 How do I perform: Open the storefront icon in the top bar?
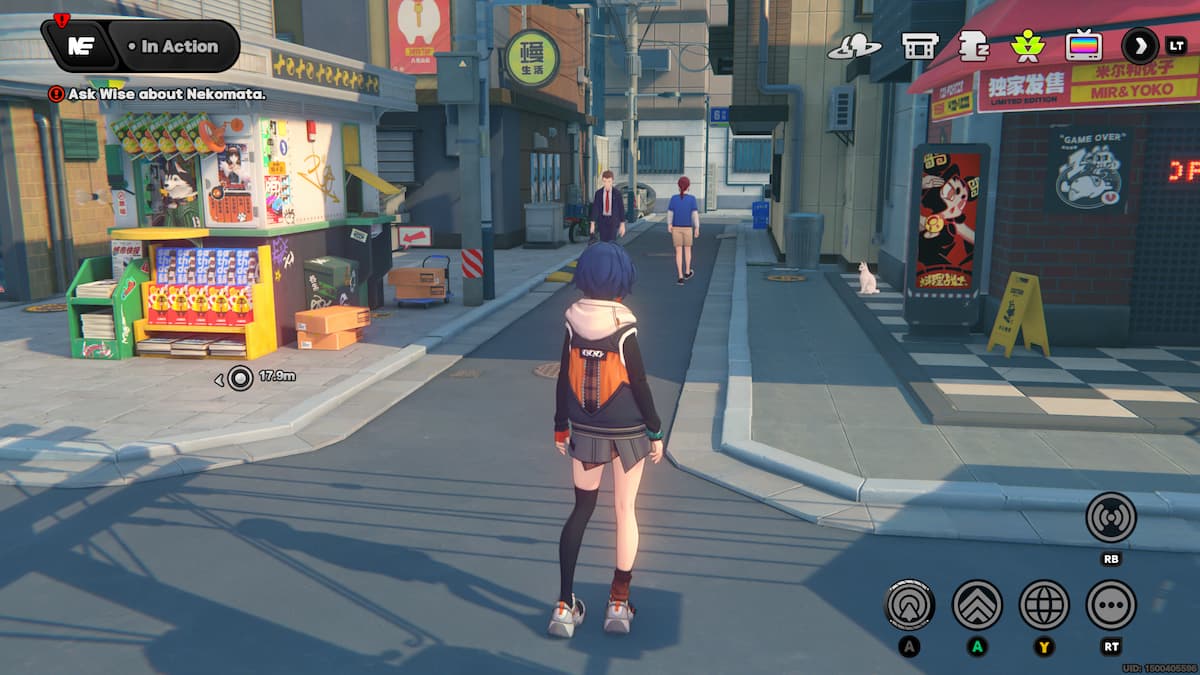919,46
